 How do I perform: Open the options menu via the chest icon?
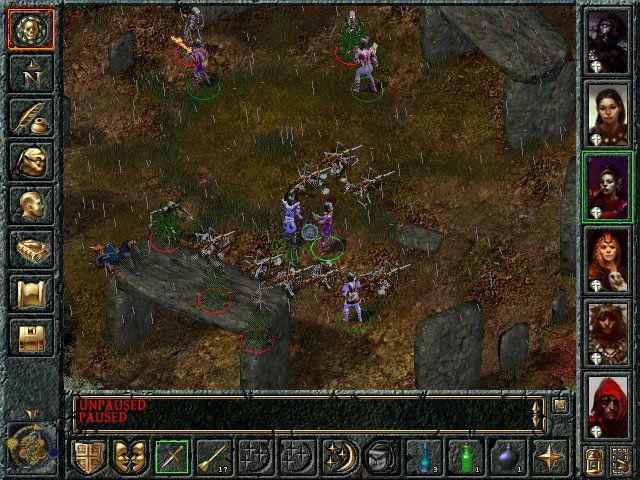tap(30, 337)
